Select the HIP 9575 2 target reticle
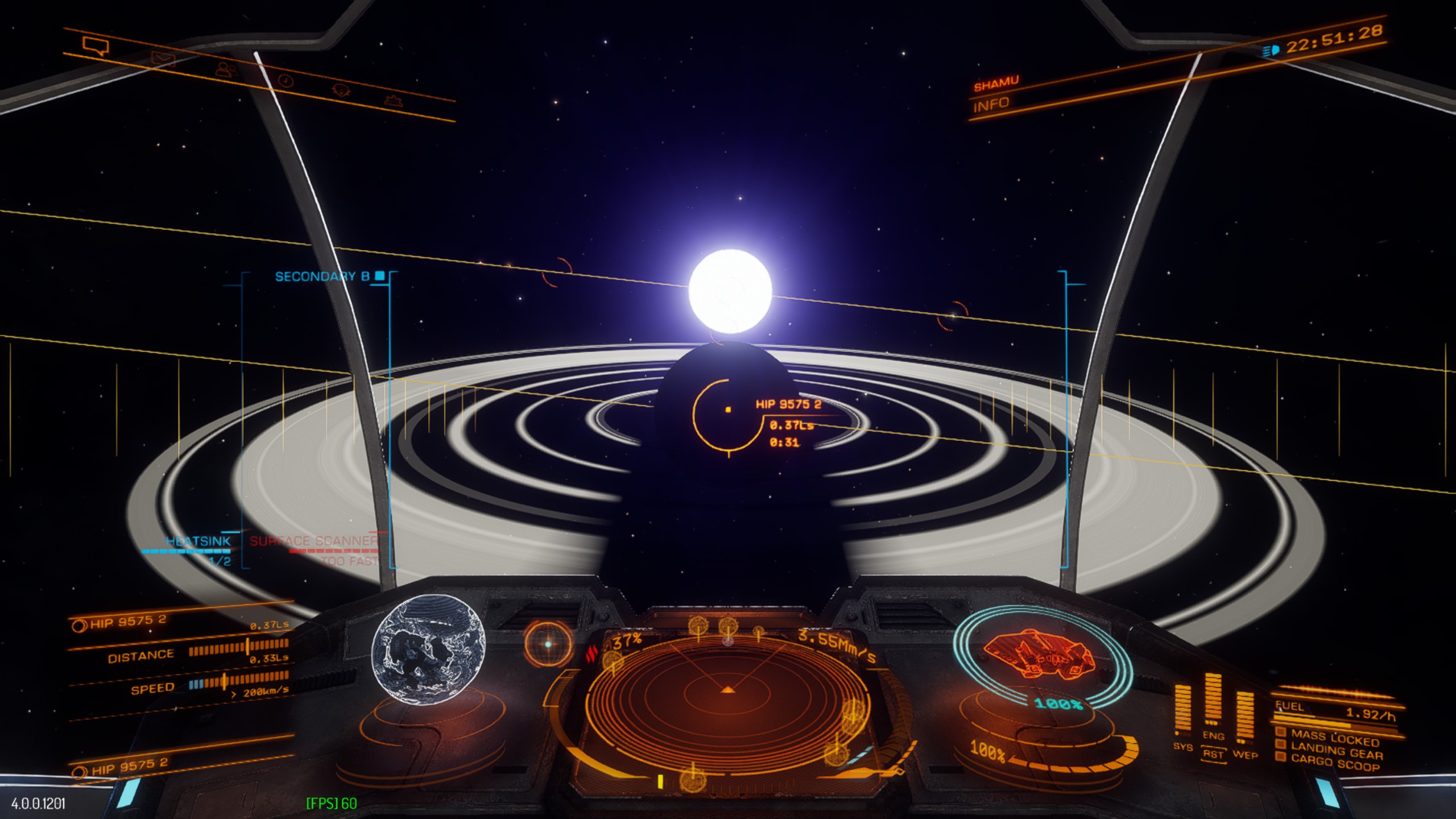Viewport: 1456px width, 819px height. tap(728, 409)
